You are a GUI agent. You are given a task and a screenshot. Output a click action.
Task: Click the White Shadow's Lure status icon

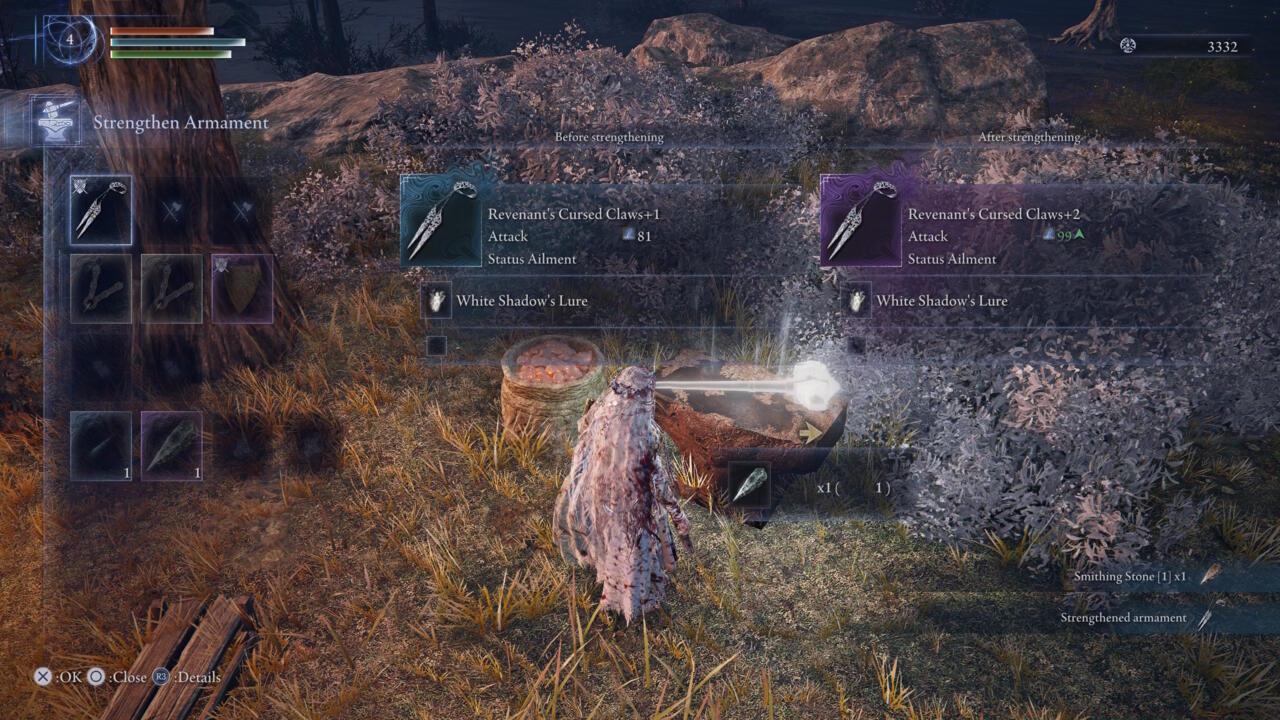pos(437,301)
